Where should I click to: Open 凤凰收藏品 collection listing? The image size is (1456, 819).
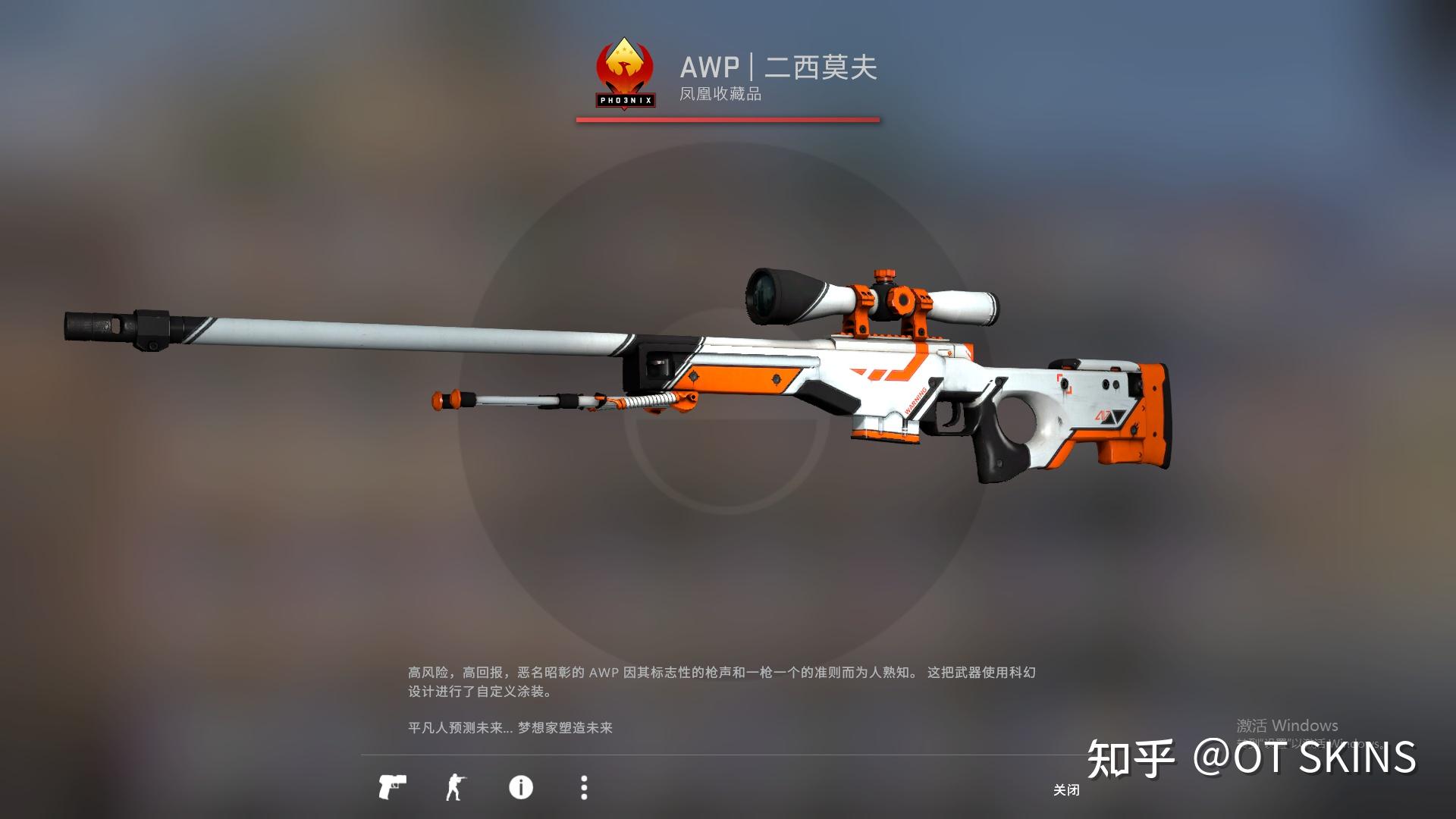click(723, 94)
